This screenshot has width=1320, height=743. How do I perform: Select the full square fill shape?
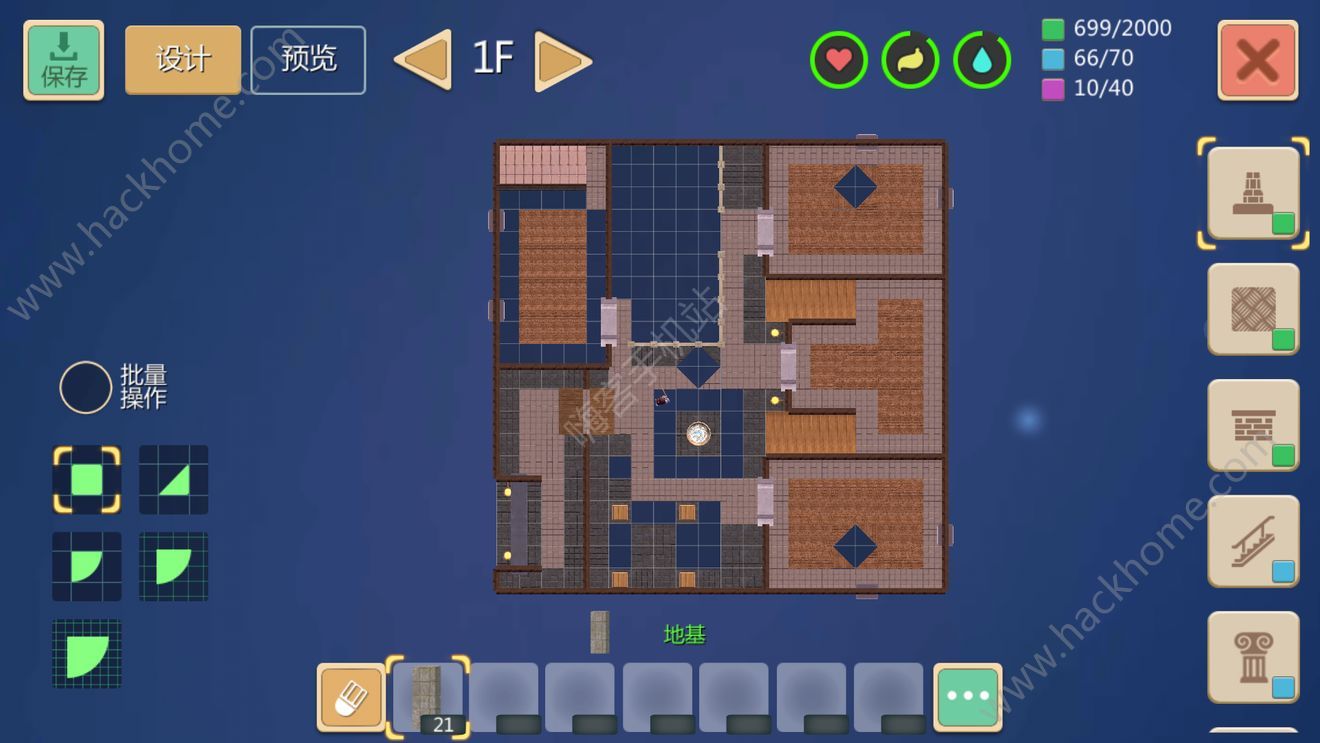pos(87,480)
